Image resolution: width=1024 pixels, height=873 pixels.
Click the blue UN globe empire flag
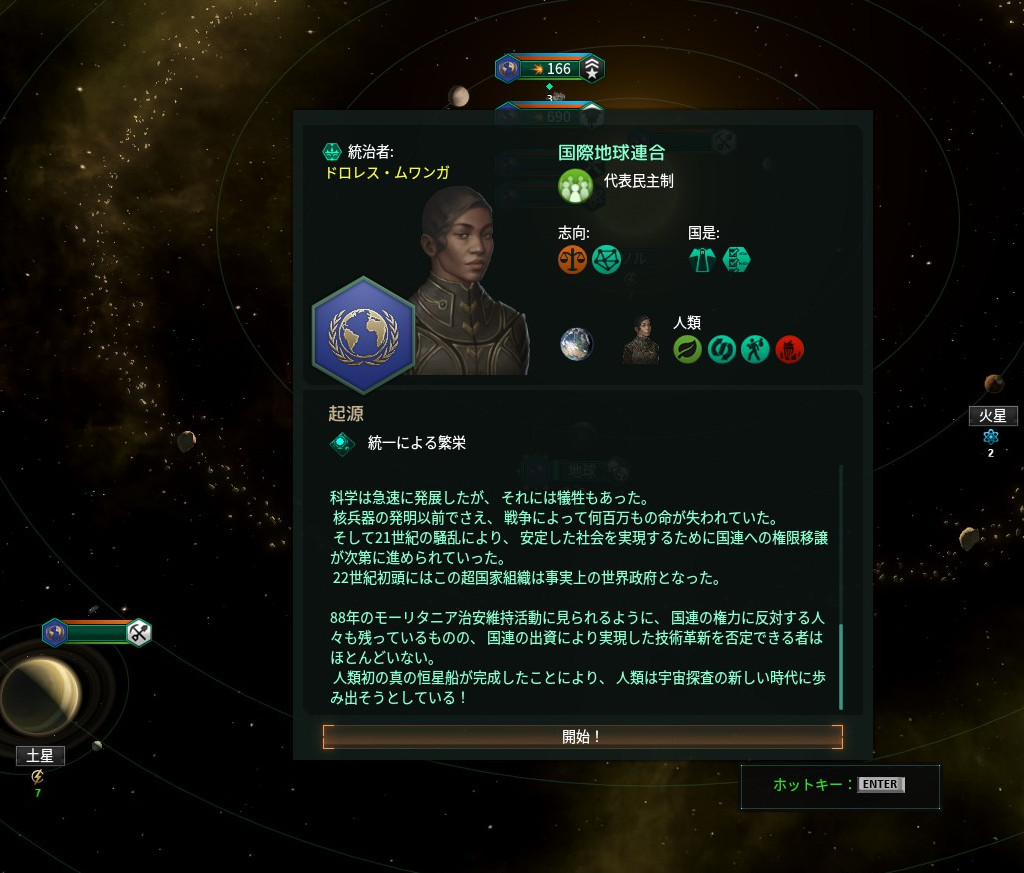[364, 335]
